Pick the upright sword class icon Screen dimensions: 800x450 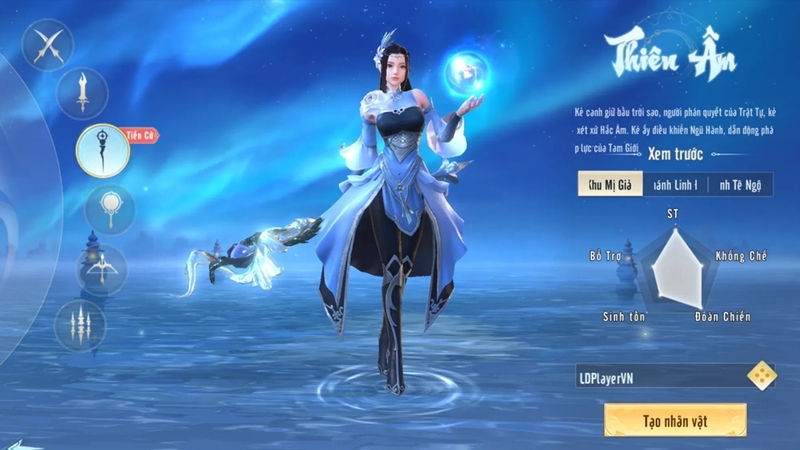[83, 93]
